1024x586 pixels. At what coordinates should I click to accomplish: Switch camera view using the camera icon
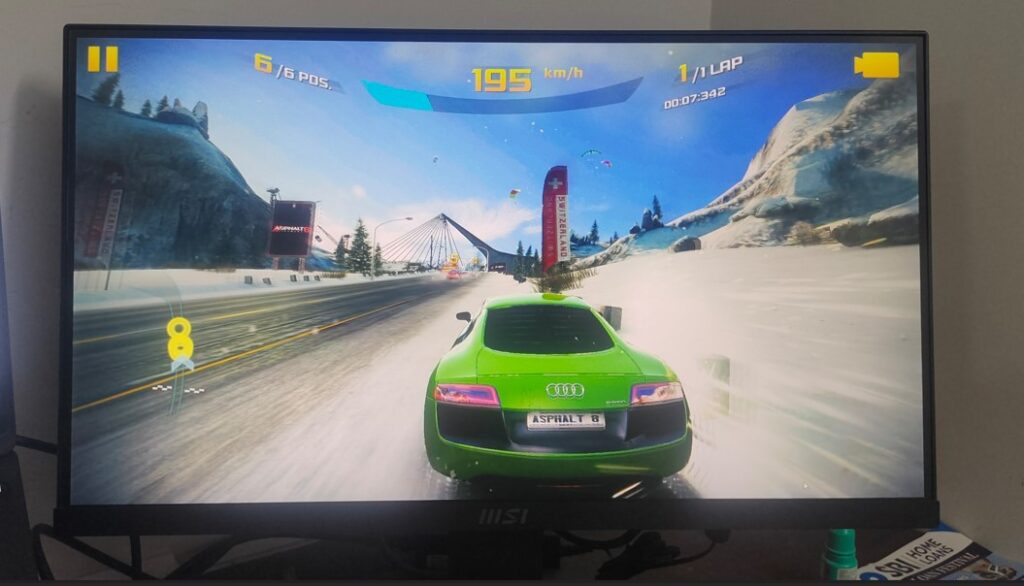point(876,65)
